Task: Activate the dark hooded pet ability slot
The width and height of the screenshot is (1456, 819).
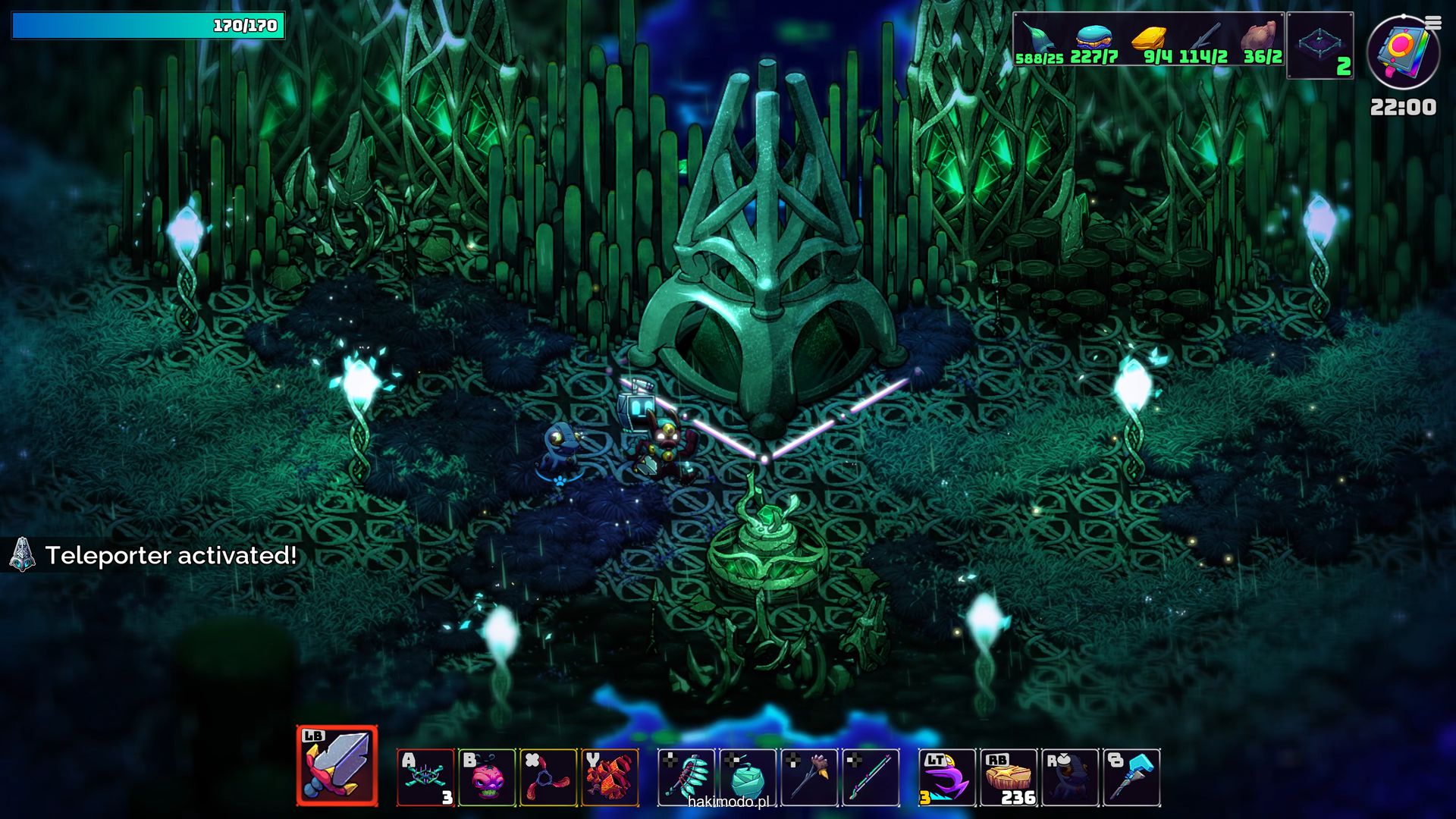Action: [x=1070, y=777]
